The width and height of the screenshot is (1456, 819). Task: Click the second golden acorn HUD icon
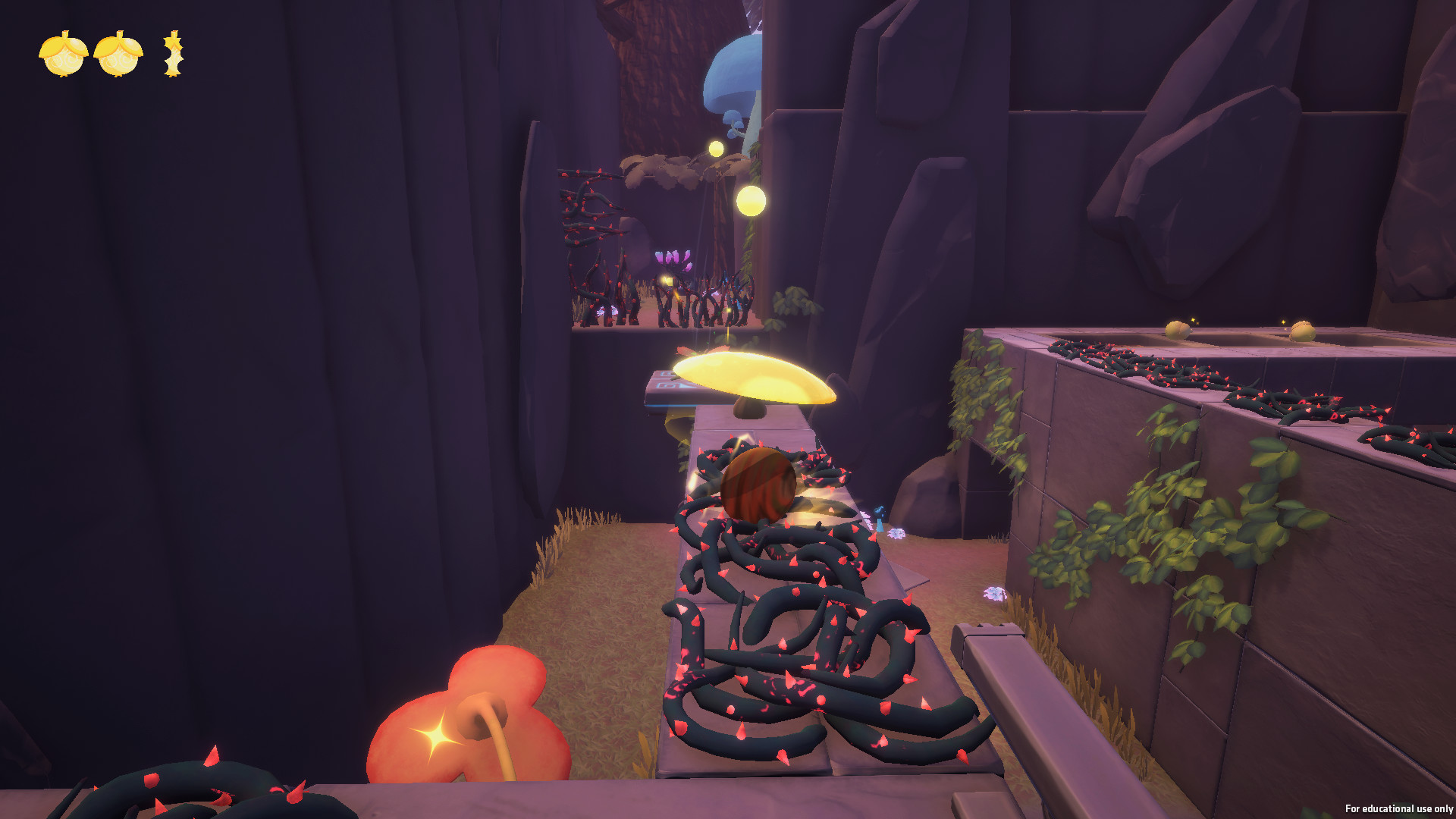(118, 57)
